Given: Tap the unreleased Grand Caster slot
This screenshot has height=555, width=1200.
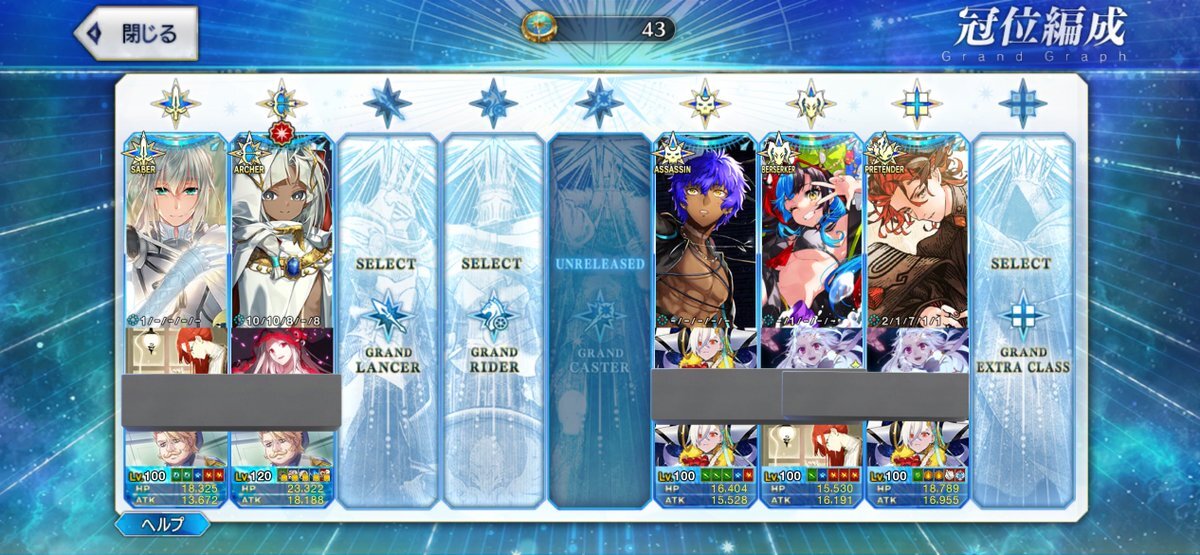Looking at the screenshot, I should click(599, 315).
